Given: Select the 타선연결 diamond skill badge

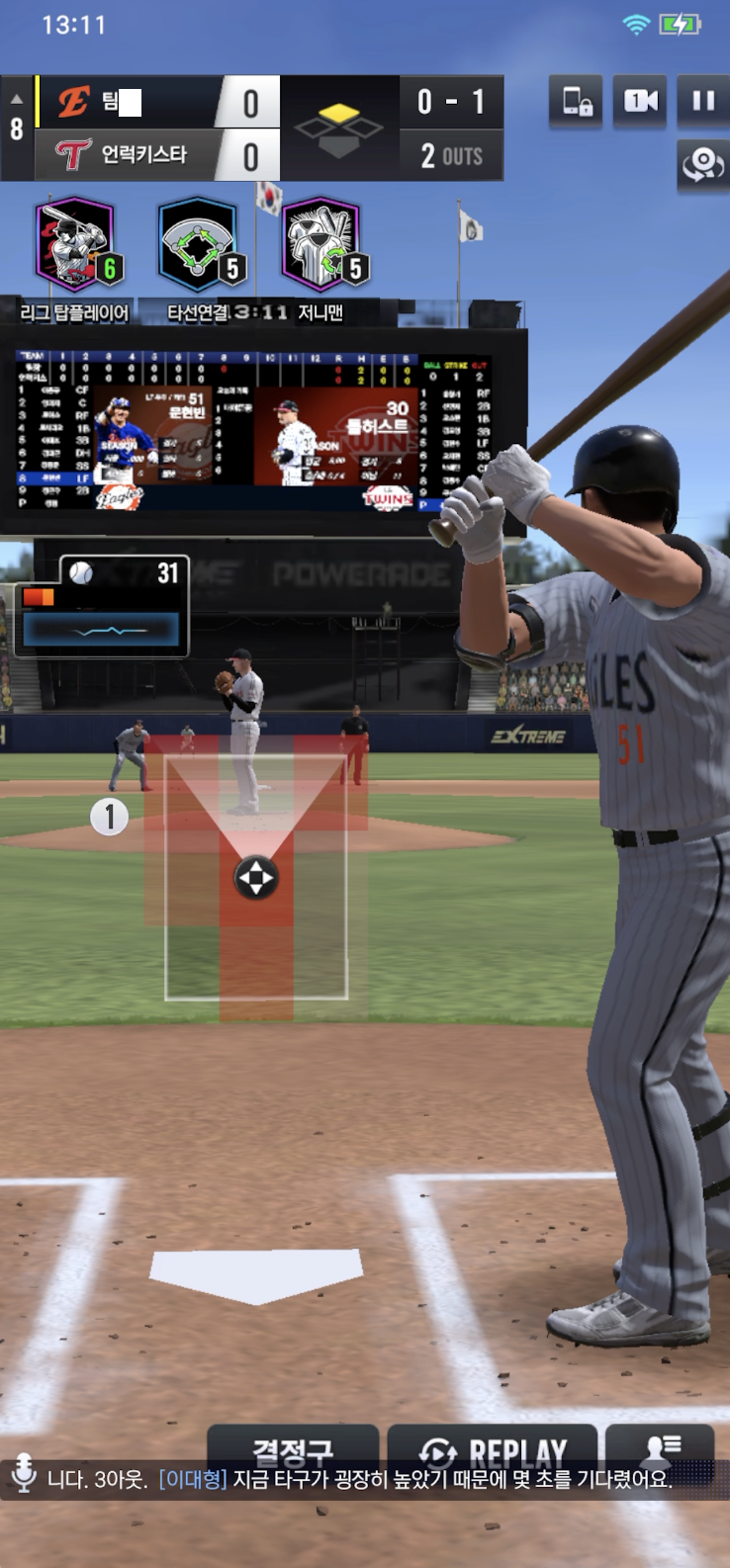Looking at the screenshot, I should tap(199, 245).
